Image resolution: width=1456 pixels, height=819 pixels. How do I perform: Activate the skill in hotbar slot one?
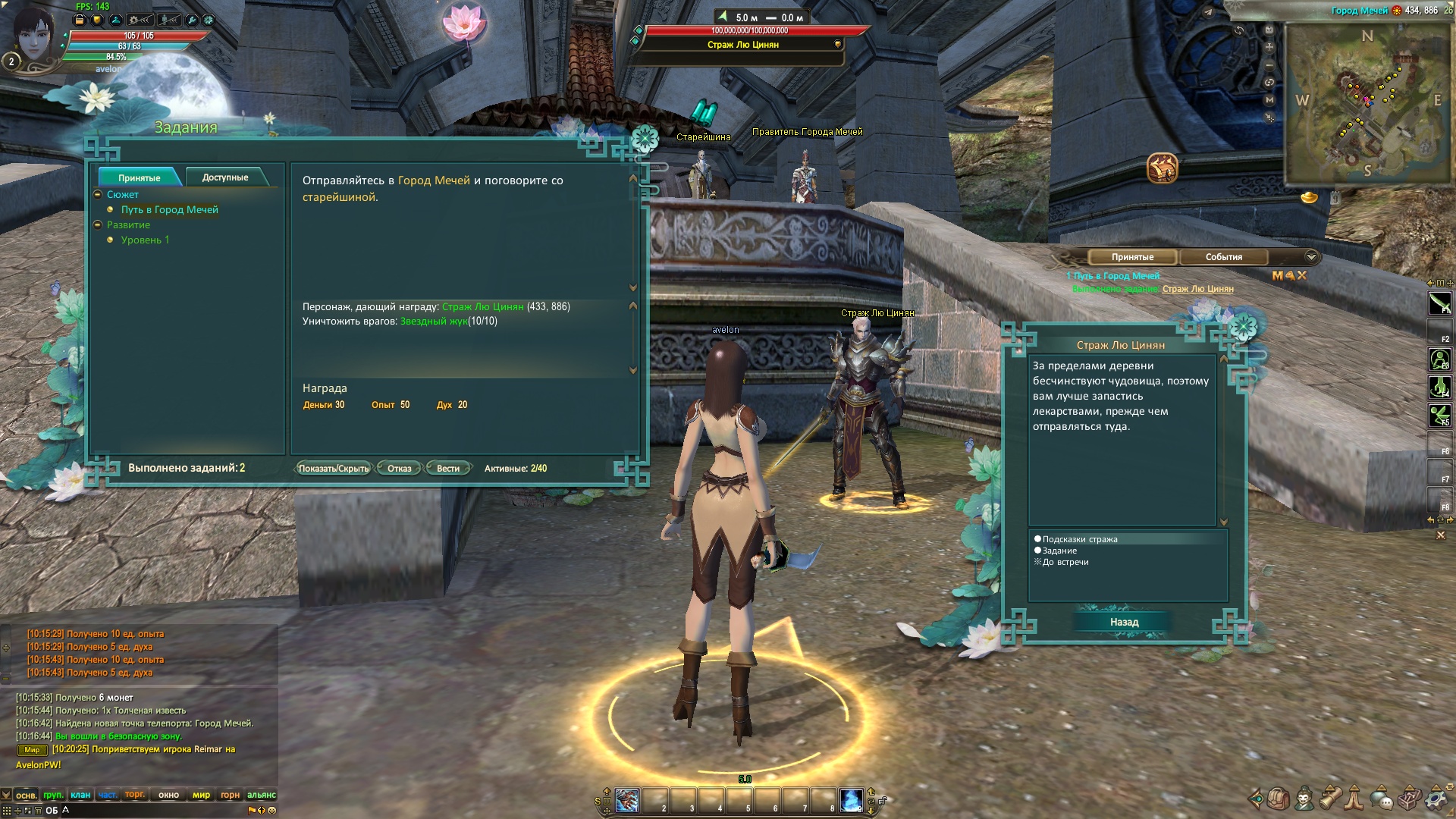(627, 801)
